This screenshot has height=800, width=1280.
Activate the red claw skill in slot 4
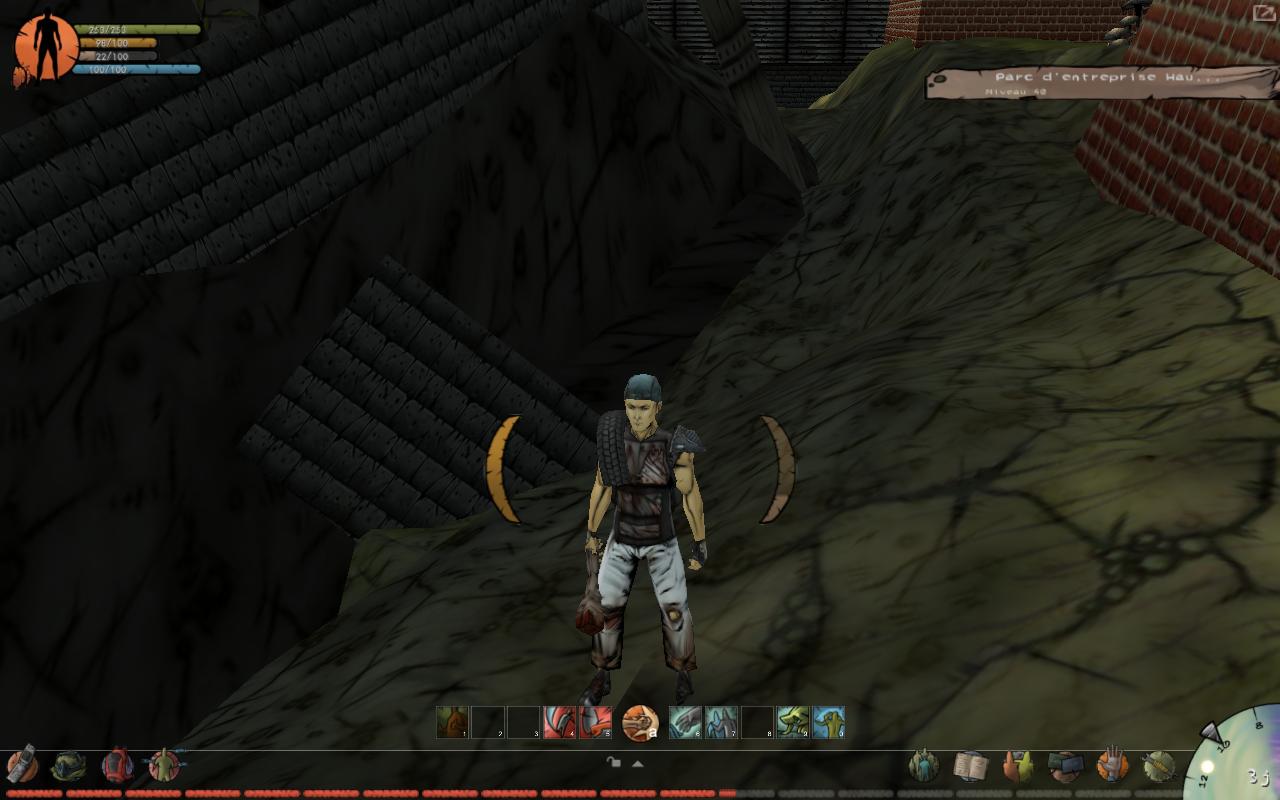tap(559, 722)
